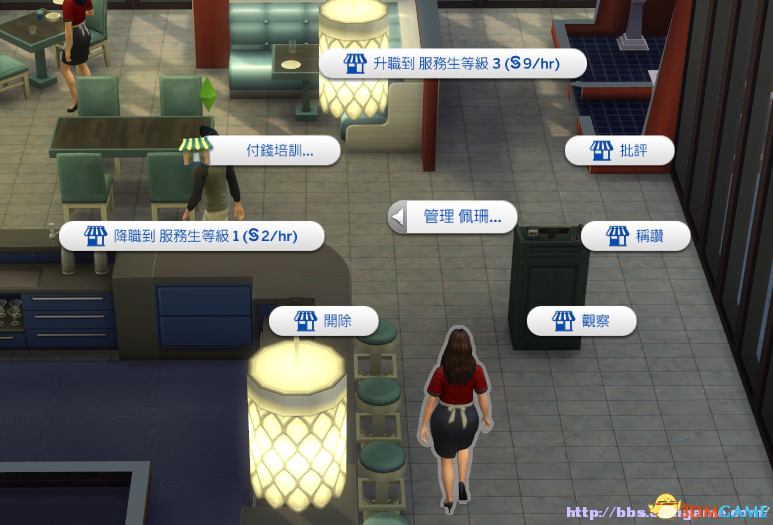
Task: Choose 降職到 服務生等級 1 demotion option
Action: (x=191, y=236)
